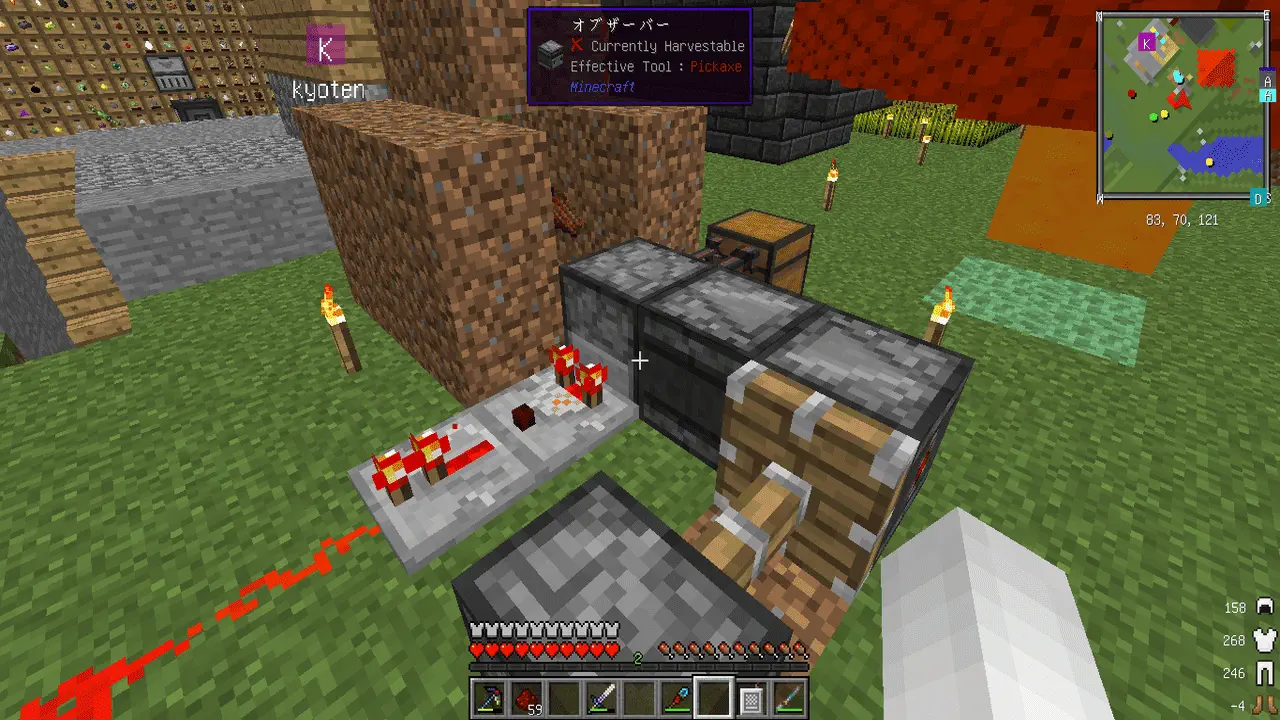
Task: Pick the white machine block hotbar slot
Action: (x=751, y=699)
